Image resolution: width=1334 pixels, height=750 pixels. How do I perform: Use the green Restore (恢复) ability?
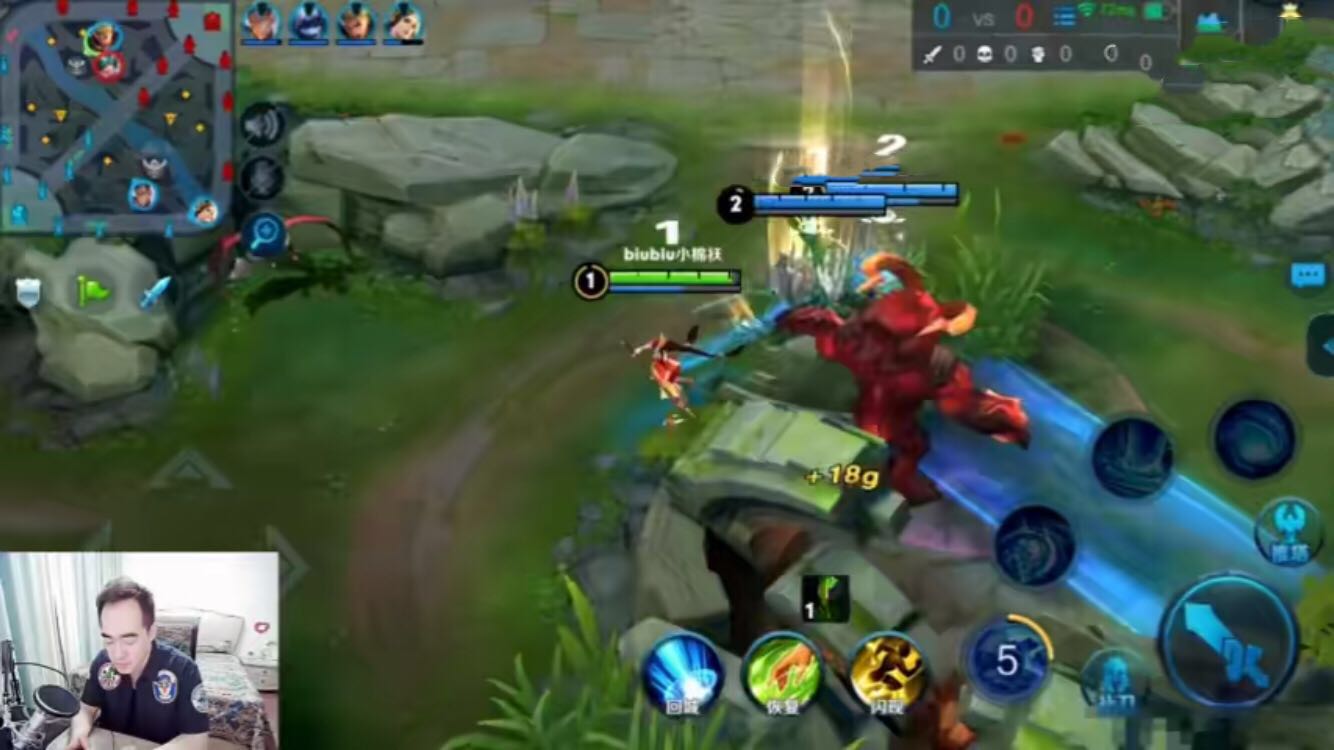pyautogui.click(x=783, y=672)
